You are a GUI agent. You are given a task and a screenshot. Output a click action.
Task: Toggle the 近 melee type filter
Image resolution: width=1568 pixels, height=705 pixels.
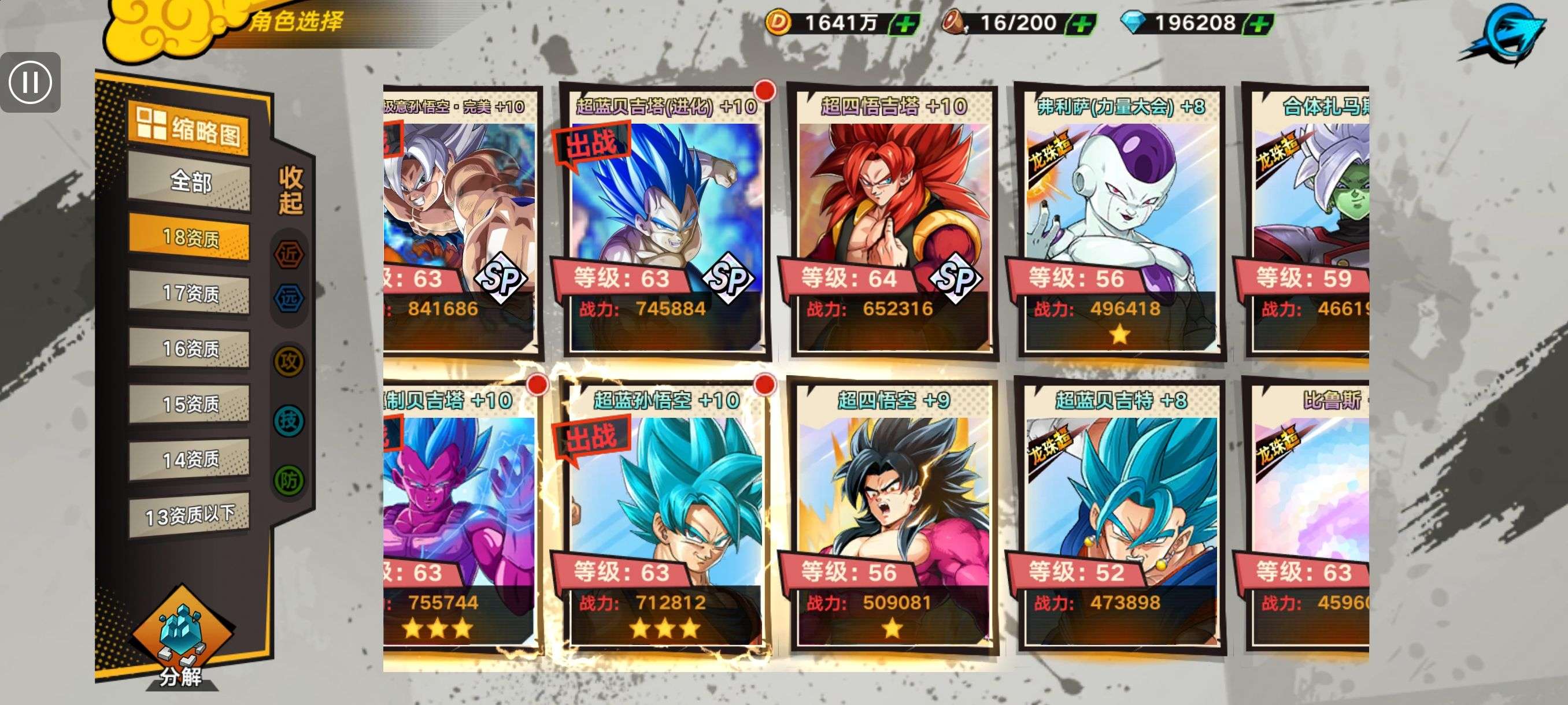289,254
